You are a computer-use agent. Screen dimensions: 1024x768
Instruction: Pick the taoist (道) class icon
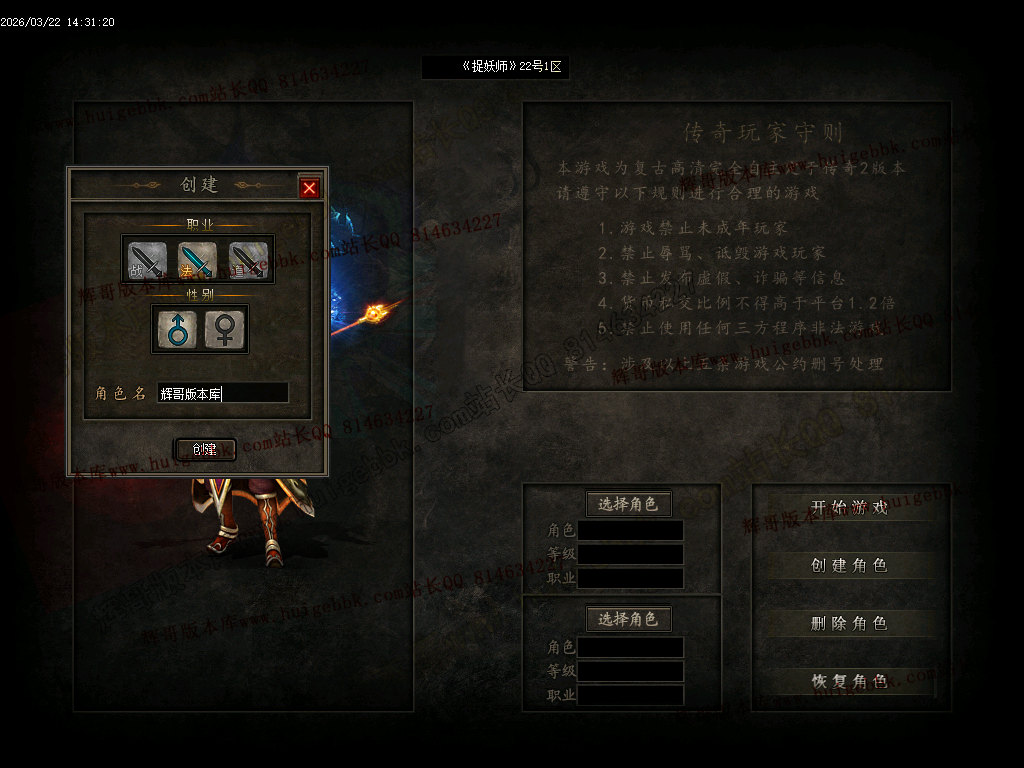point(248,260)
